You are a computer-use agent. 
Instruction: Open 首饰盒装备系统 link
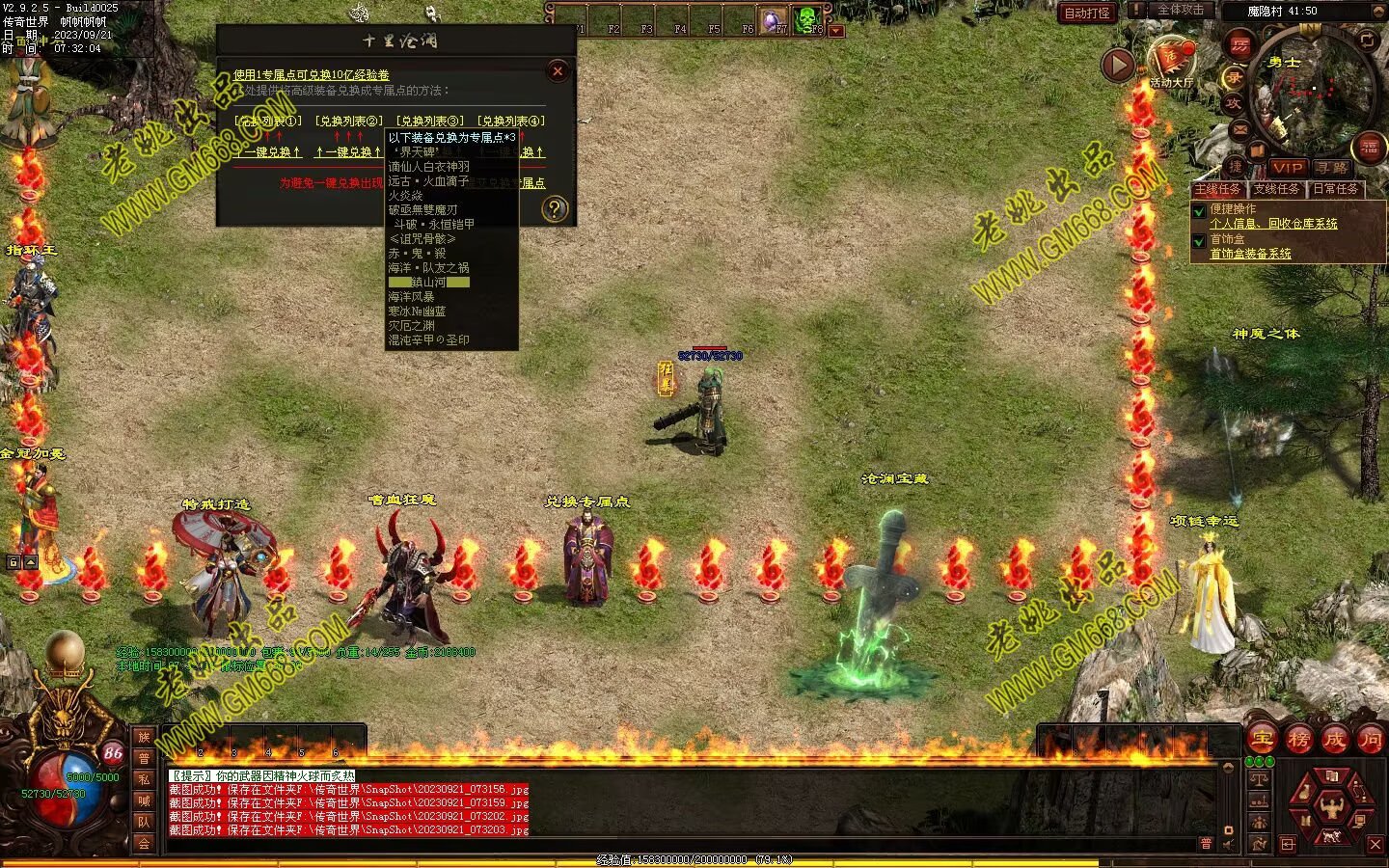pos(1250,254)
